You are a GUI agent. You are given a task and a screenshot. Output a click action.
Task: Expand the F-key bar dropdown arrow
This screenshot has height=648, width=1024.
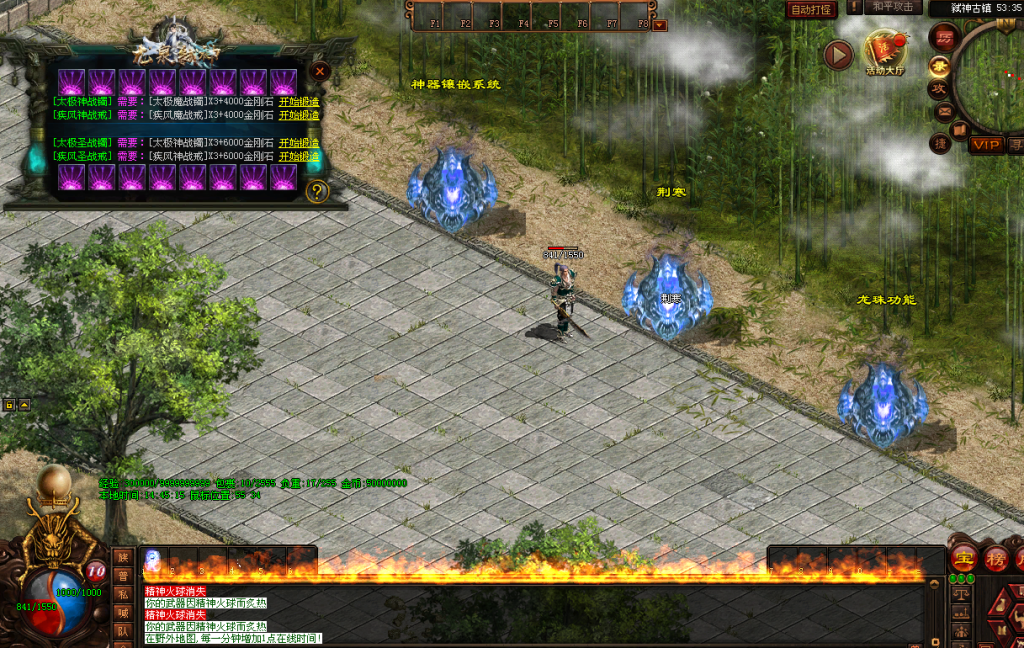[x=660, y=25]
